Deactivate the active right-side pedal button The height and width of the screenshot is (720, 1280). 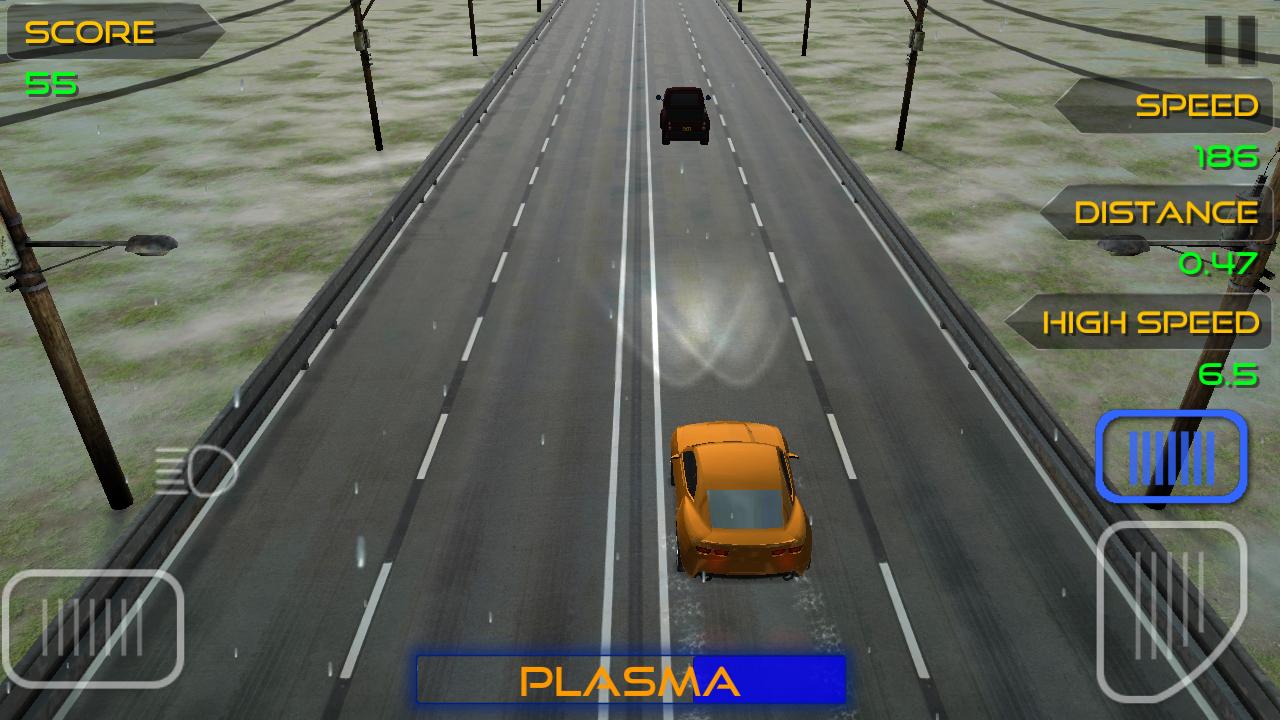1171,457
